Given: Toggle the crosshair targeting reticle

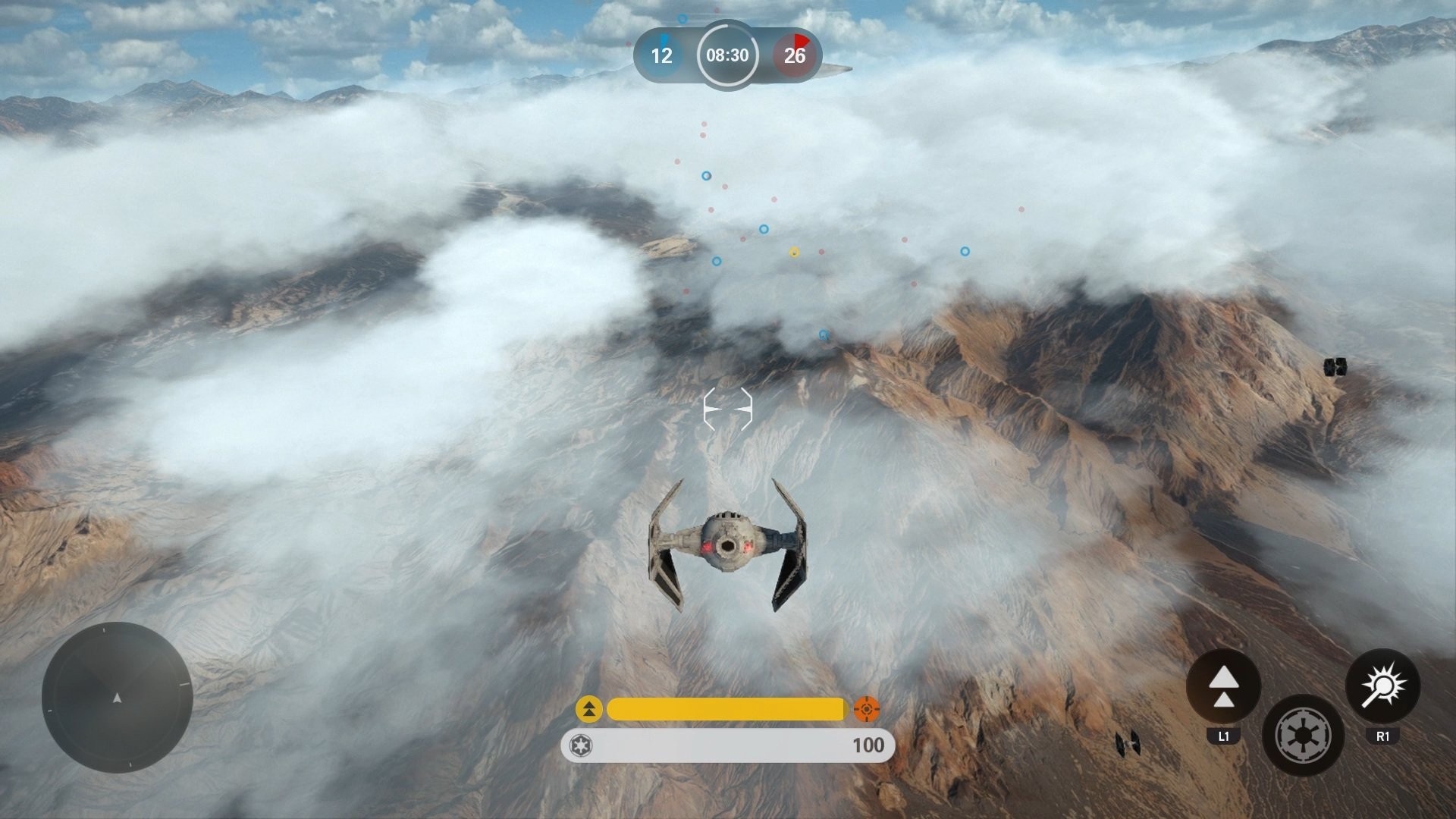Looking at the screenshot, I should pyautogui.click(x=727, y=408).
